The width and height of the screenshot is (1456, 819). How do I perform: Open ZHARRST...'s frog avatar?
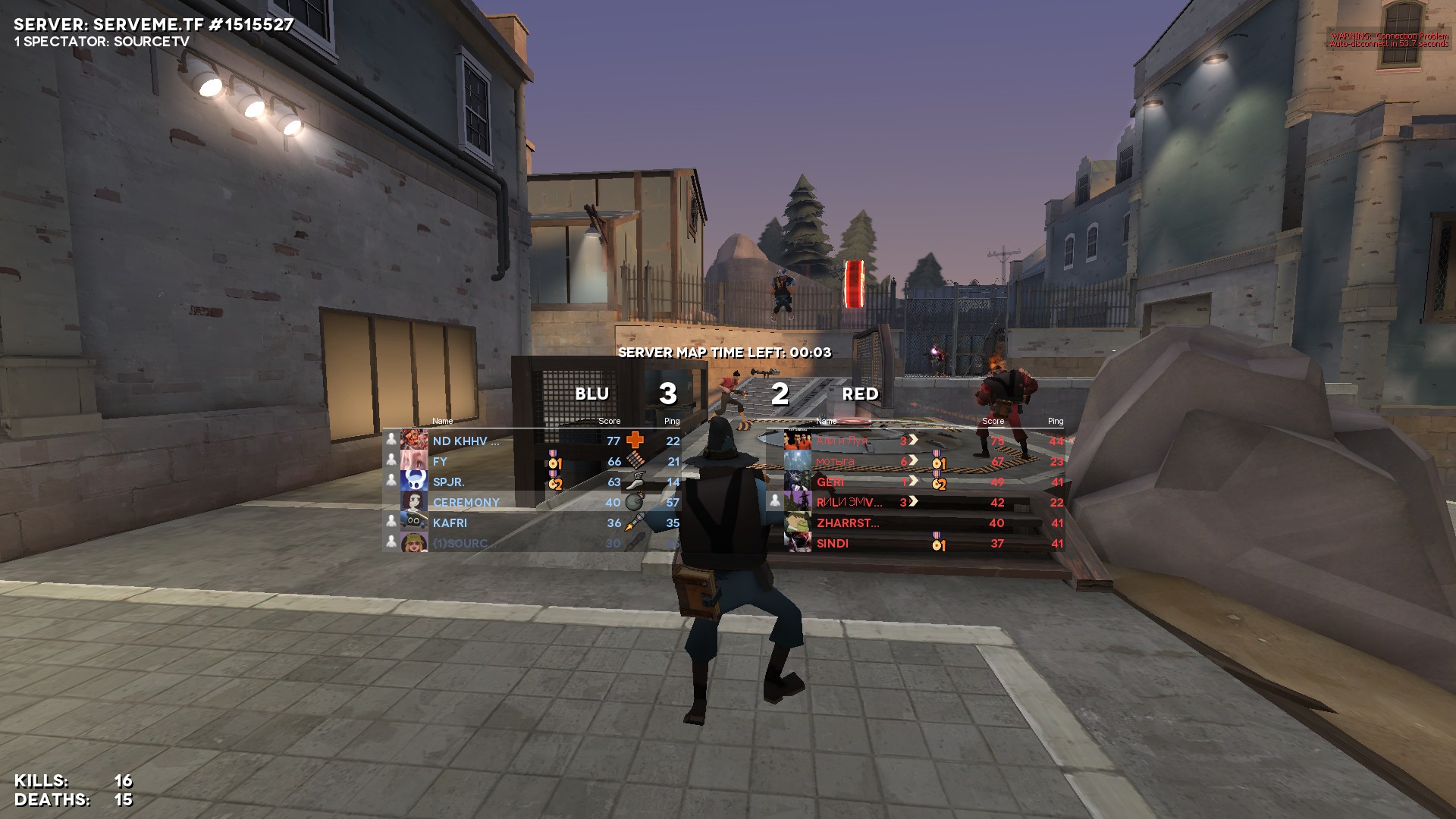(798, 522)
